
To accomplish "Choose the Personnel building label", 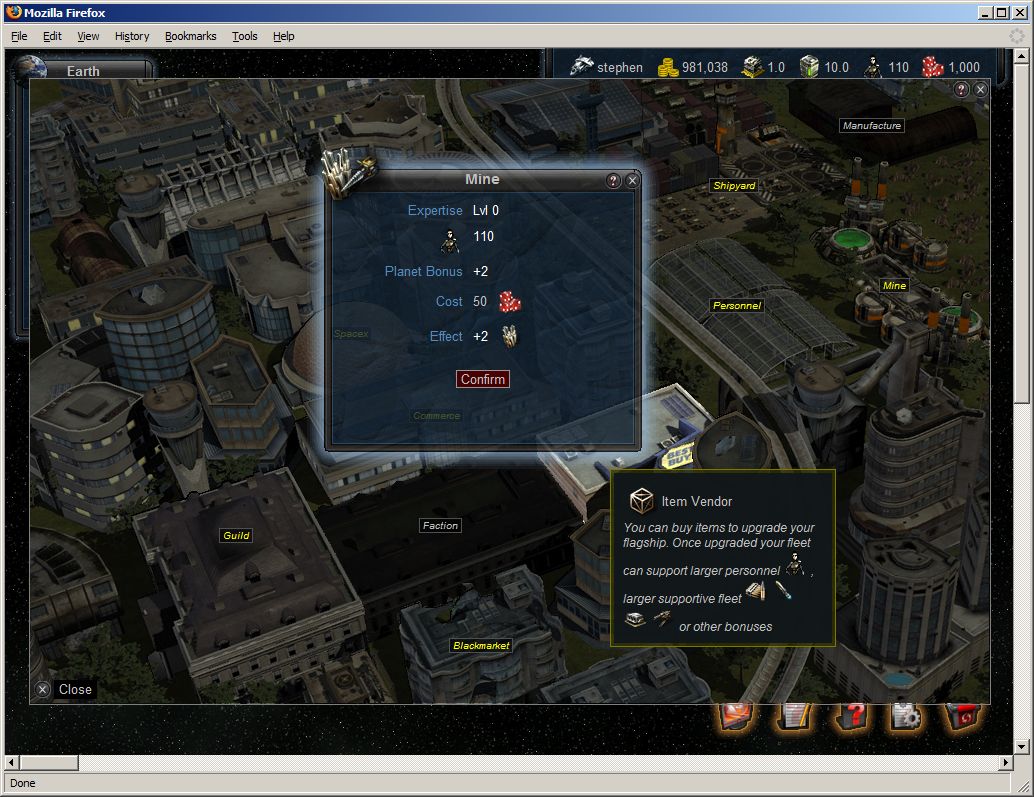I will pyautogui.click(x=737, y=305).
